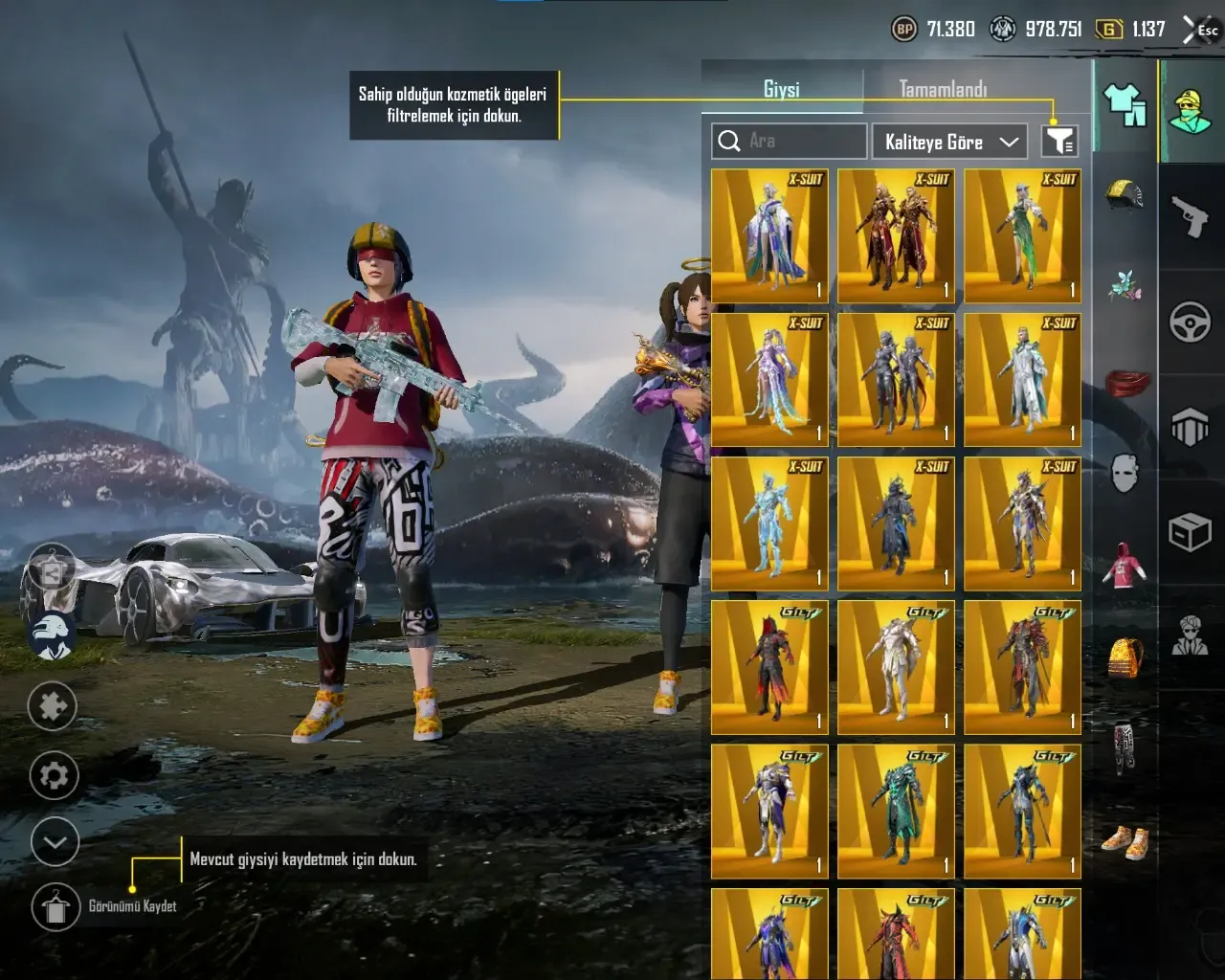Image resolution: width=1225 pixels, height=980 pixels.
Task: Pick the white armored Gilt outfit
Action: tap(896, 667)
